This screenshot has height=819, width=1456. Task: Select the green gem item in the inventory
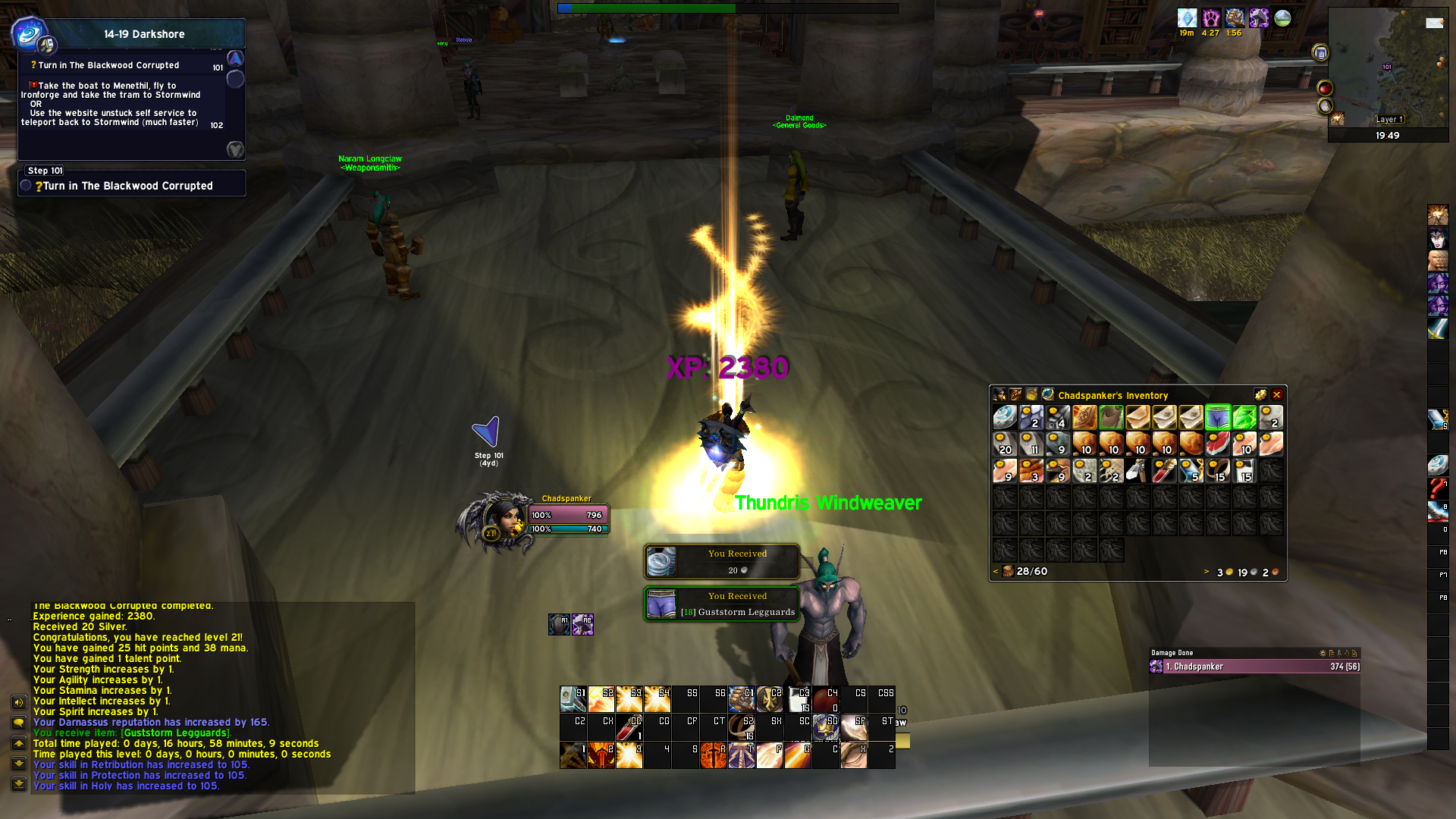pos(1244,417)
